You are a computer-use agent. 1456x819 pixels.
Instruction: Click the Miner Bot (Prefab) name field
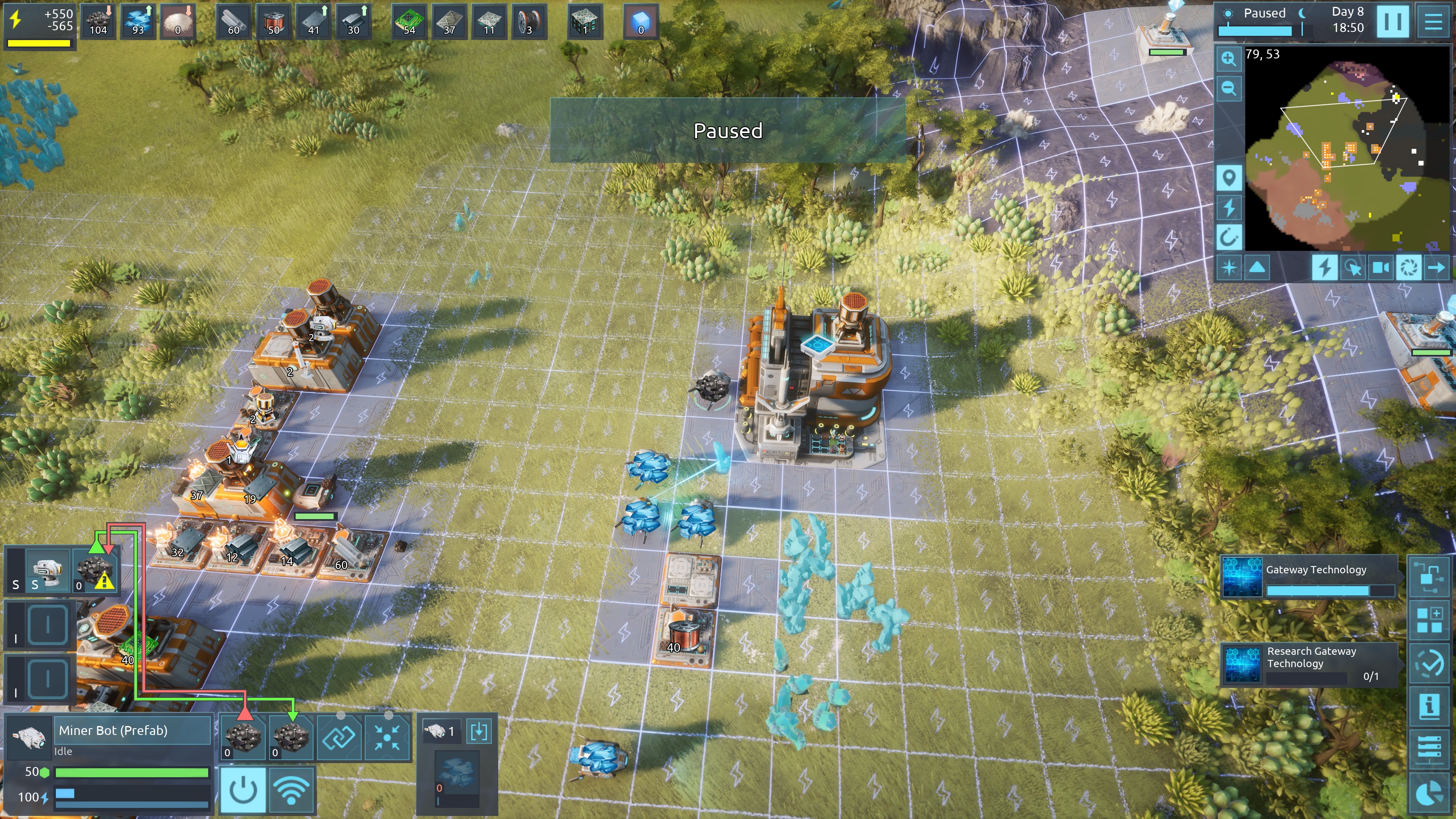click(132, 730)
